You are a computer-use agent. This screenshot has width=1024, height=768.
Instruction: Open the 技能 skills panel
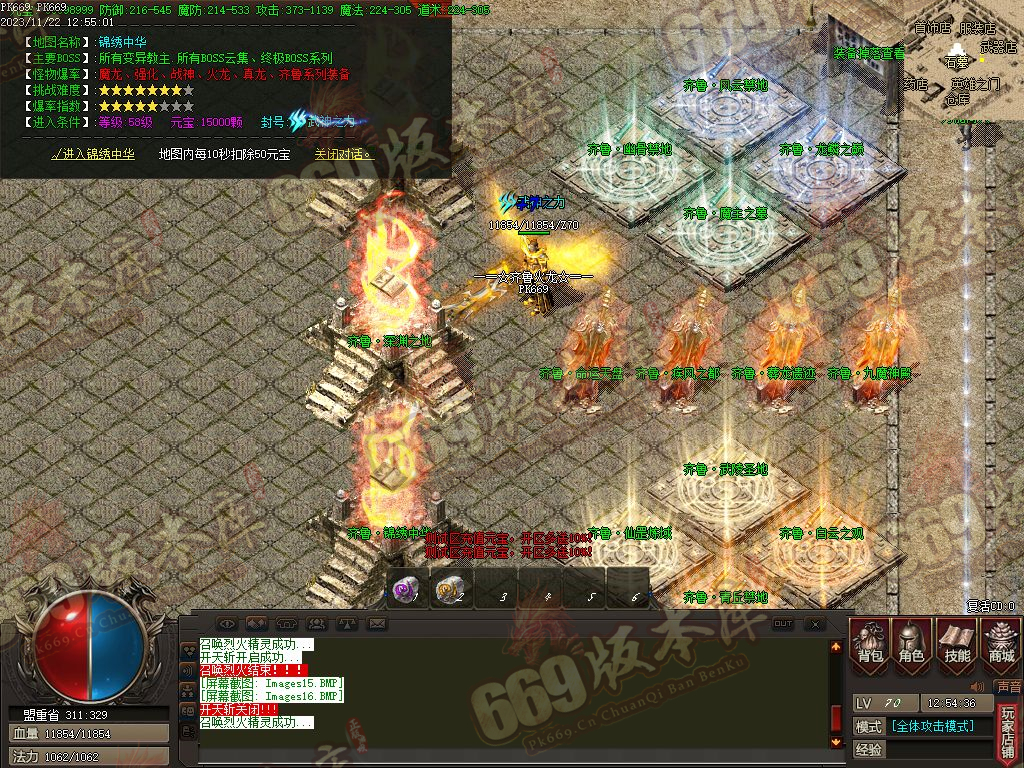957,643
